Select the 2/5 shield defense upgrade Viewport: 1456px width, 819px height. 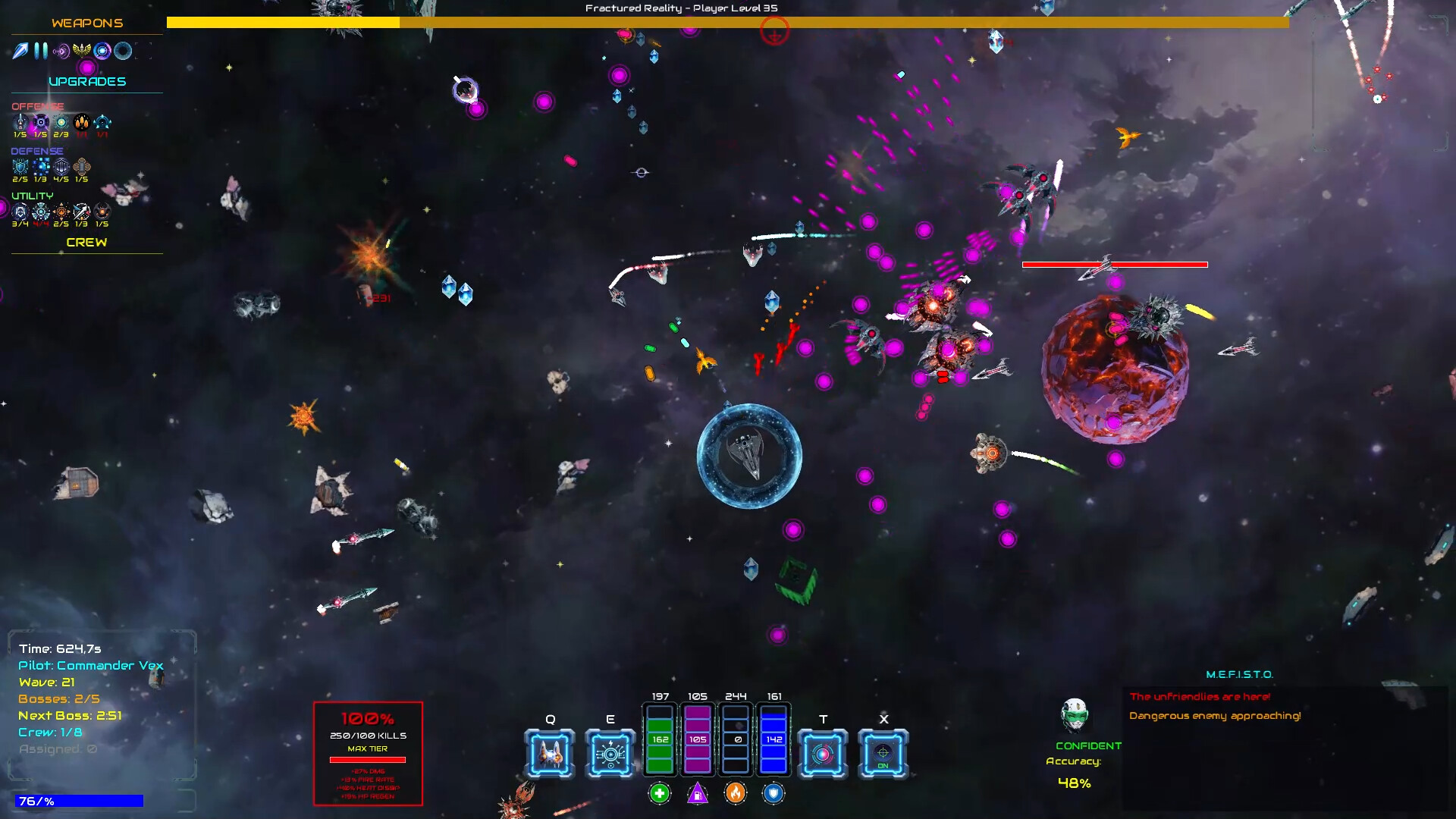click(20, 166)
